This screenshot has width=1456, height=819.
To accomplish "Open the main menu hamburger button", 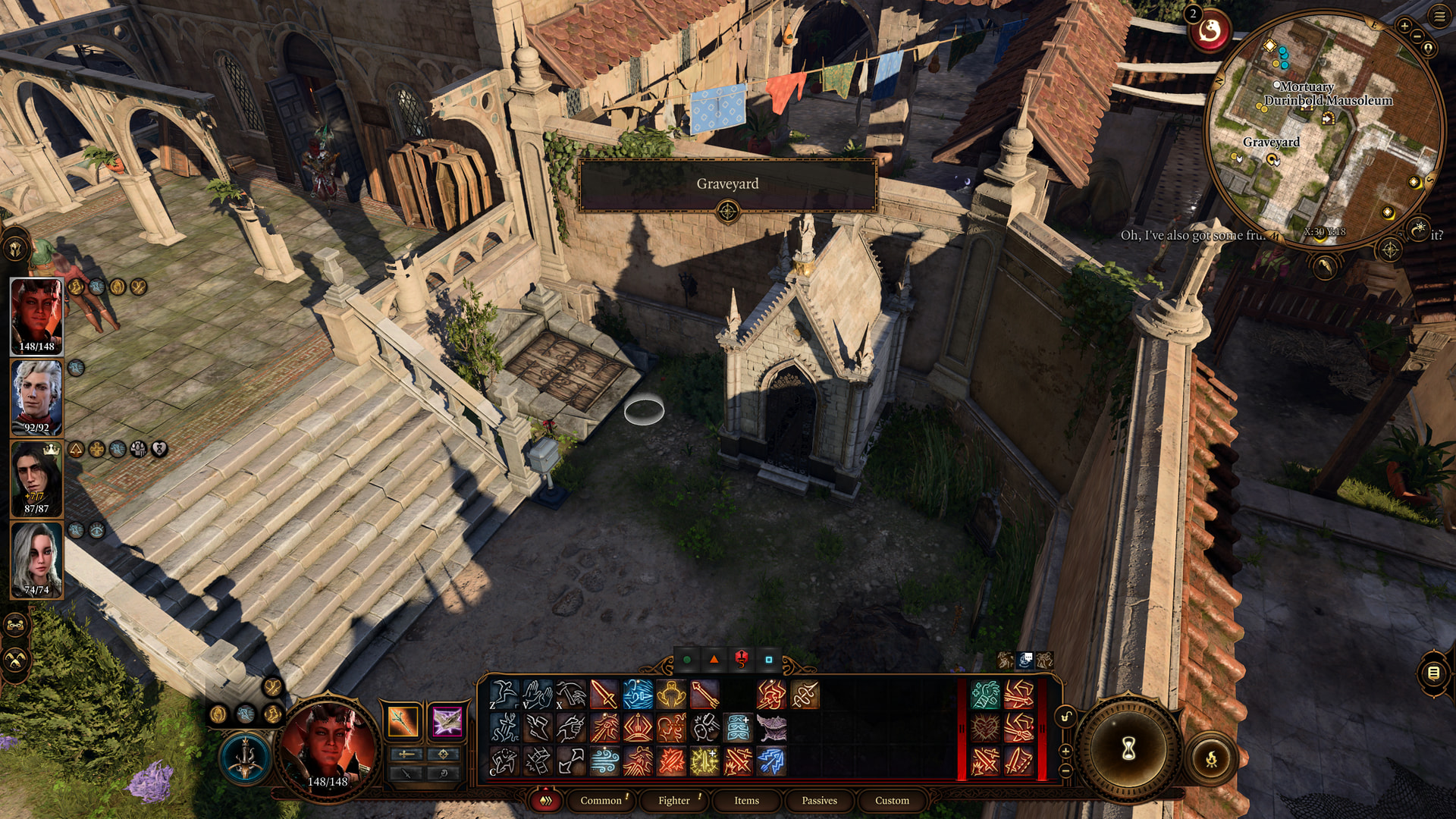I will pos(1439,16).
